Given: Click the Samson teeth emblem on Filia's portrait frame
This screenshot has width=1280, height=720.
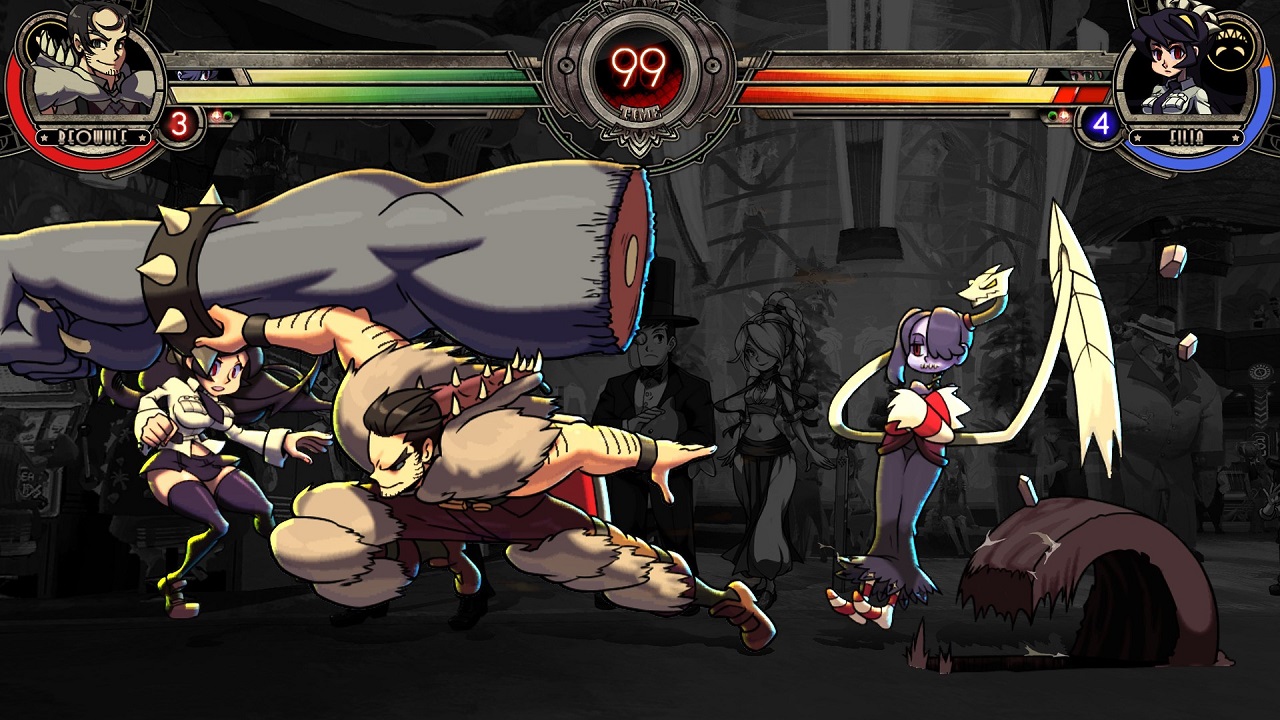Looking at the screenshot, I should tap(1232, 40).
